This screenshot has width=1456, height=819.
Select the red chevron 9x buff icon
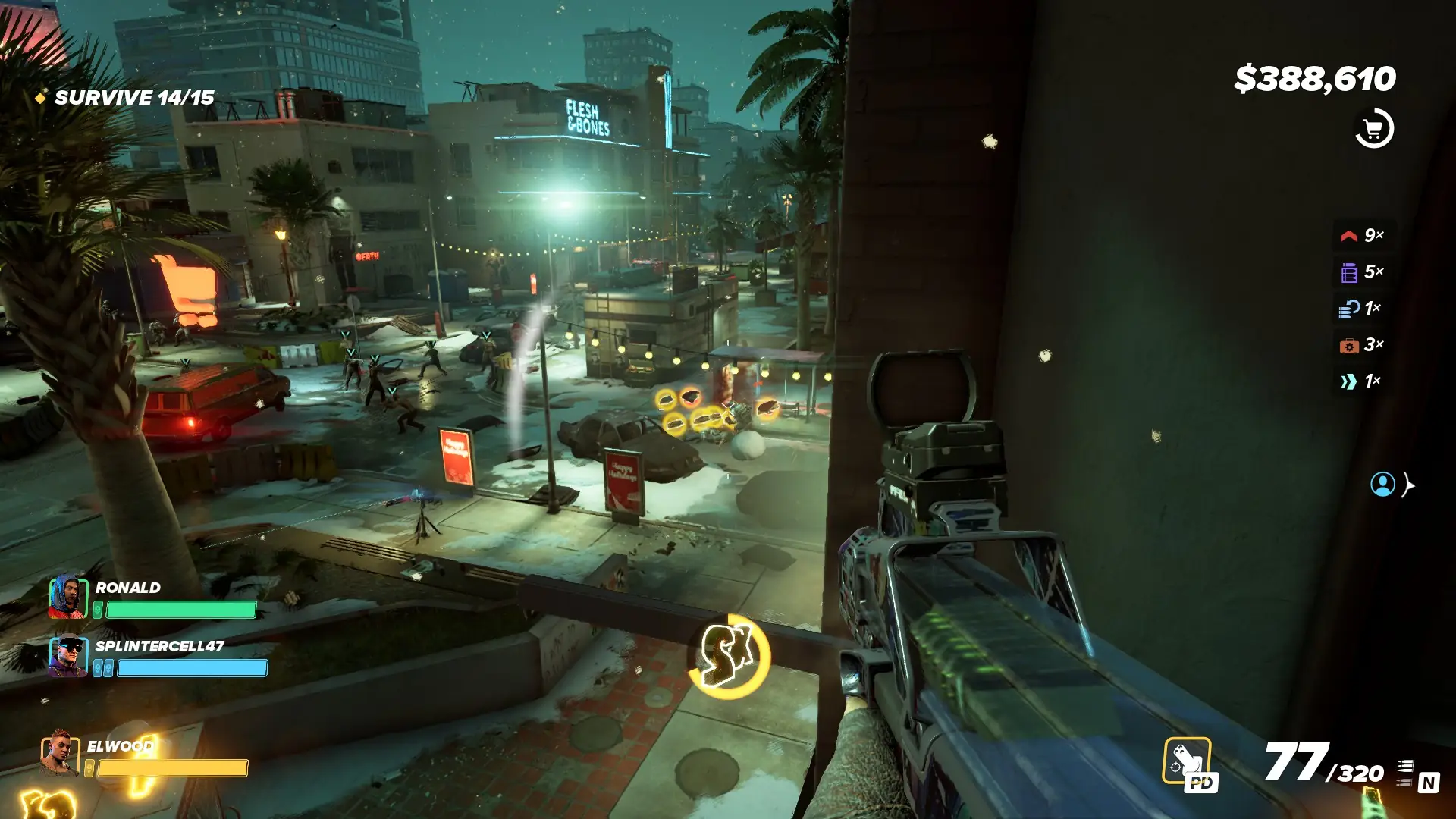coord(1349,235)
